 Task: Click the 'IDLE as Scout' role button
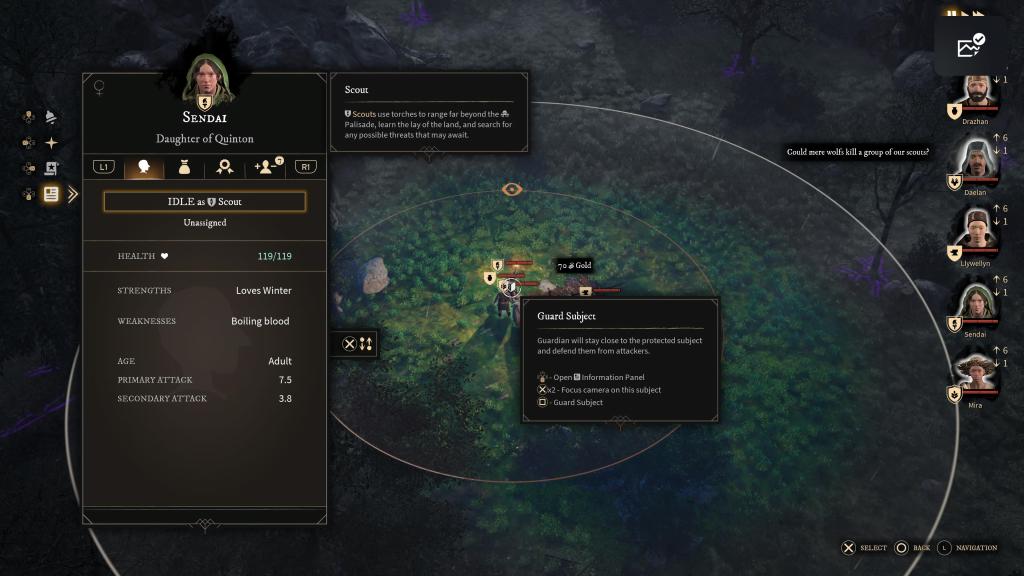[x=204, y=202]
